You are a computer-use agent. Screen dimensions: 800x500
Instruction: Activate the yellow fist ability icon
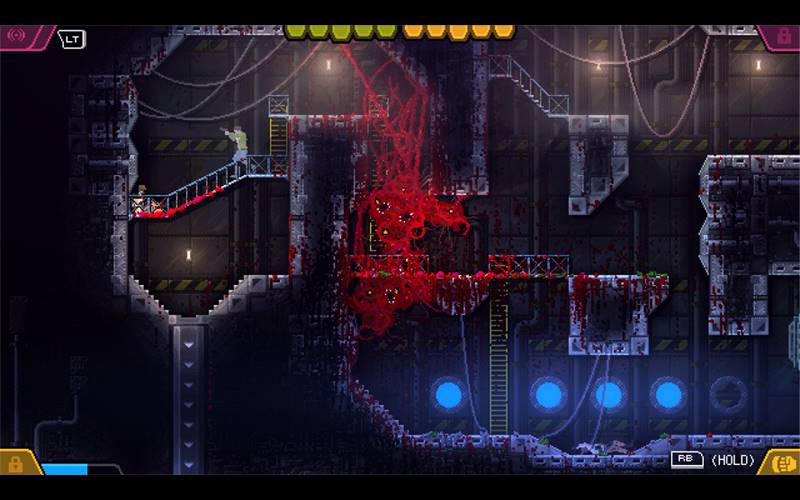point(781,462)
